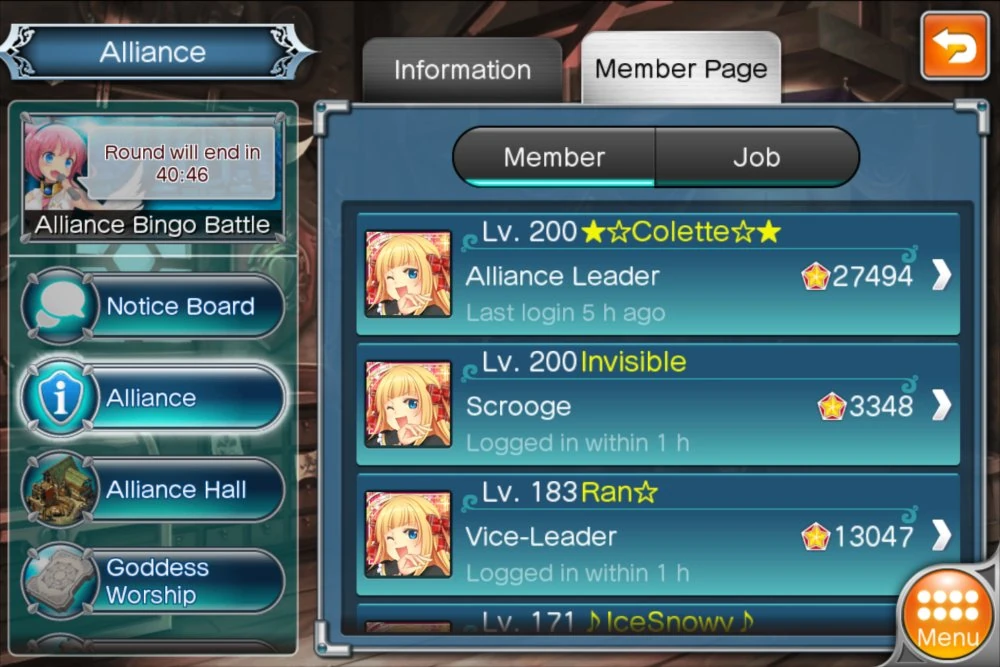1000x667 pixels.
Task: Open Goddess Worship
Action: (x=153, y=581)
